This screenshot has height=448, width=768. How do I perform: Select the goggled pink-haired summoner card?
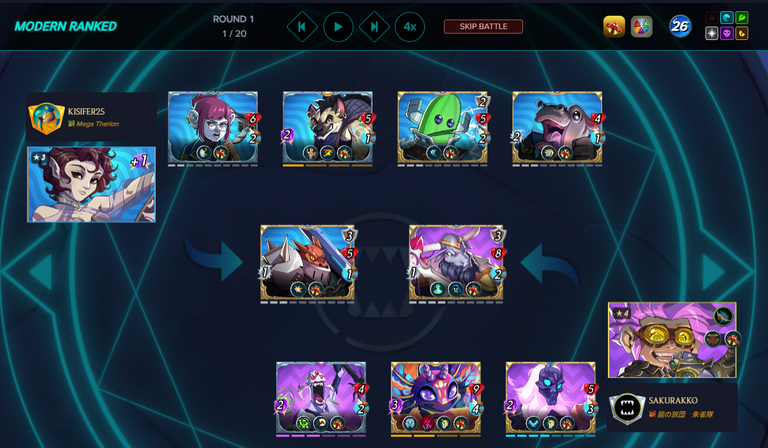670,340
